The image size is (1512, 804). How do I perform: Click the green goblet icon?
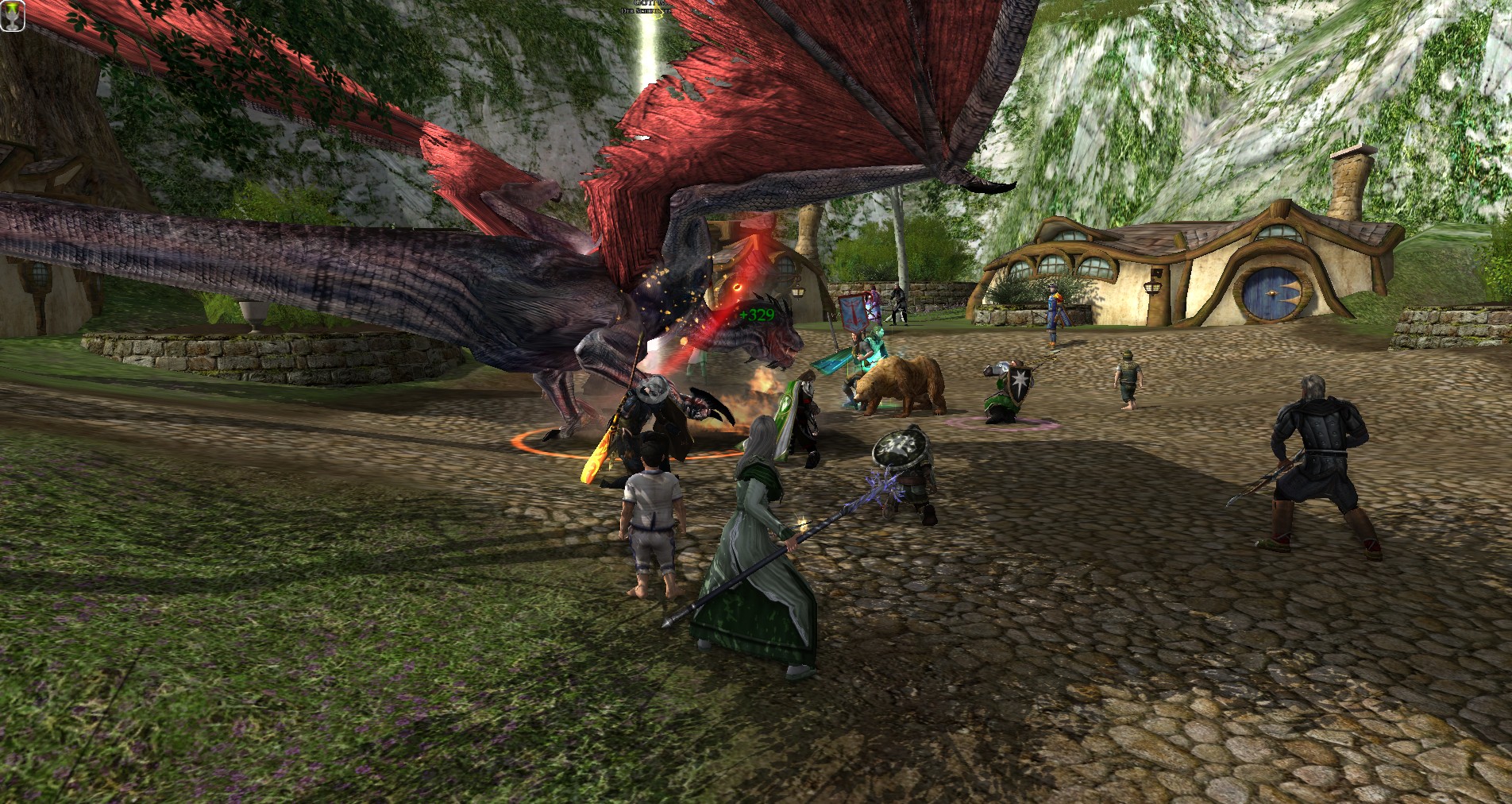pos(10,17)
